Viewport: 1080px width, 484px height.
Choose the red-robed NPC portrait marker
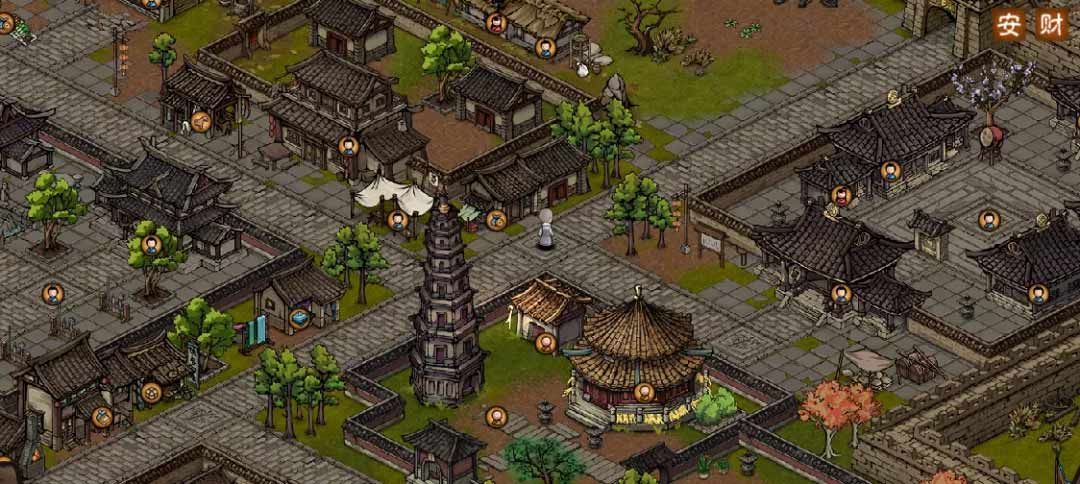click(x=841, y=195)
